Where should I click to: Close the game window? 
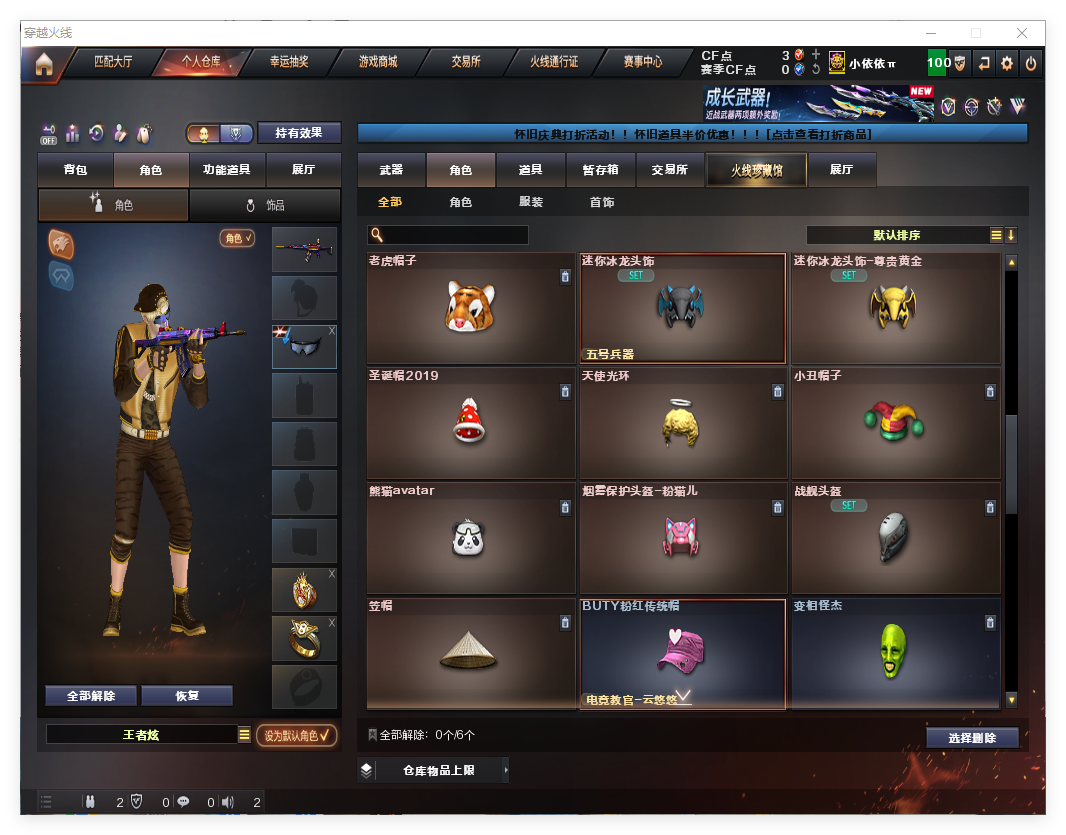tap(1023, 33)
